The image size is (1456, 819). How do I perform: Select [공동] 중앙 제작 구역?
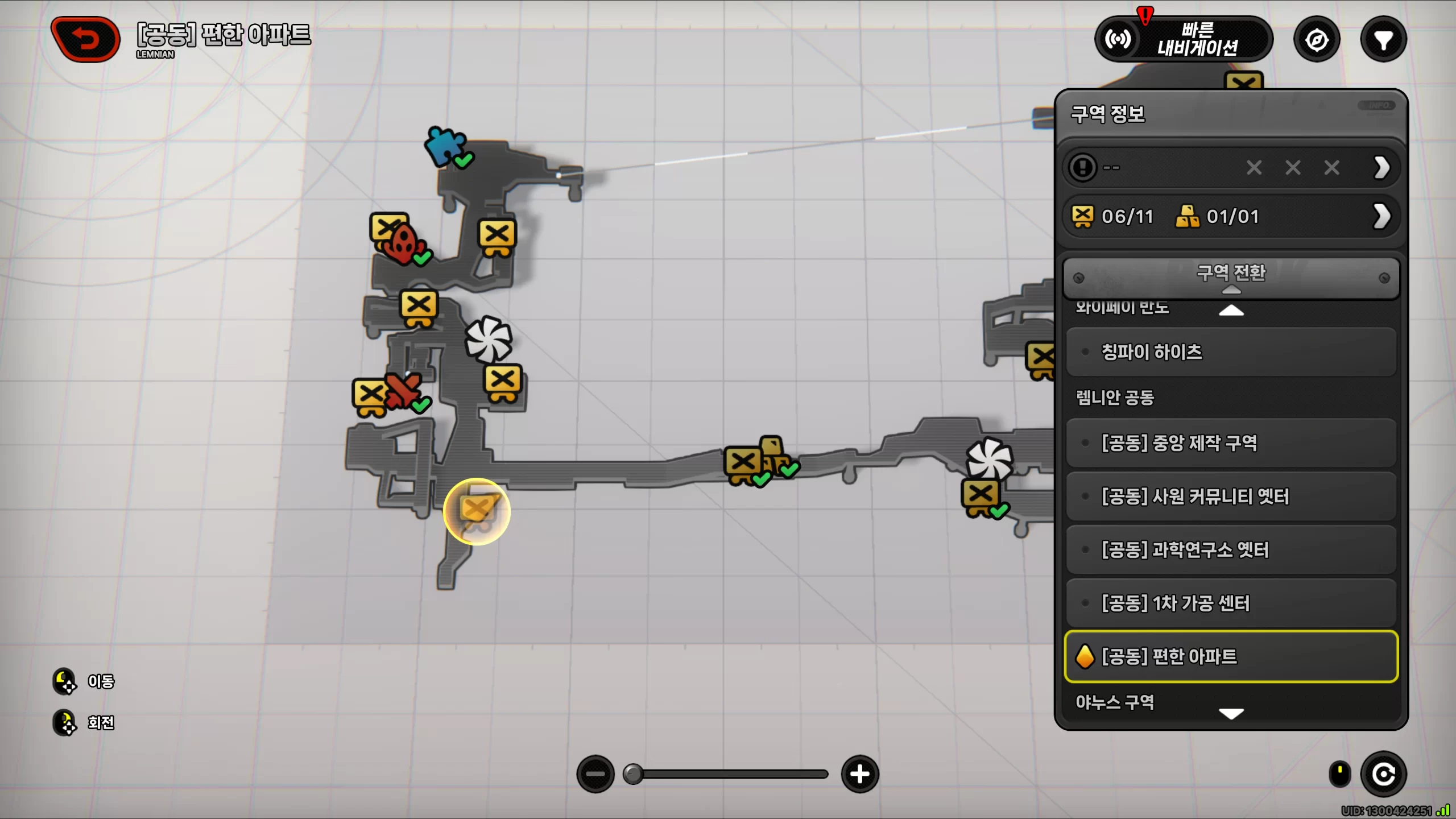(1230, 443)
